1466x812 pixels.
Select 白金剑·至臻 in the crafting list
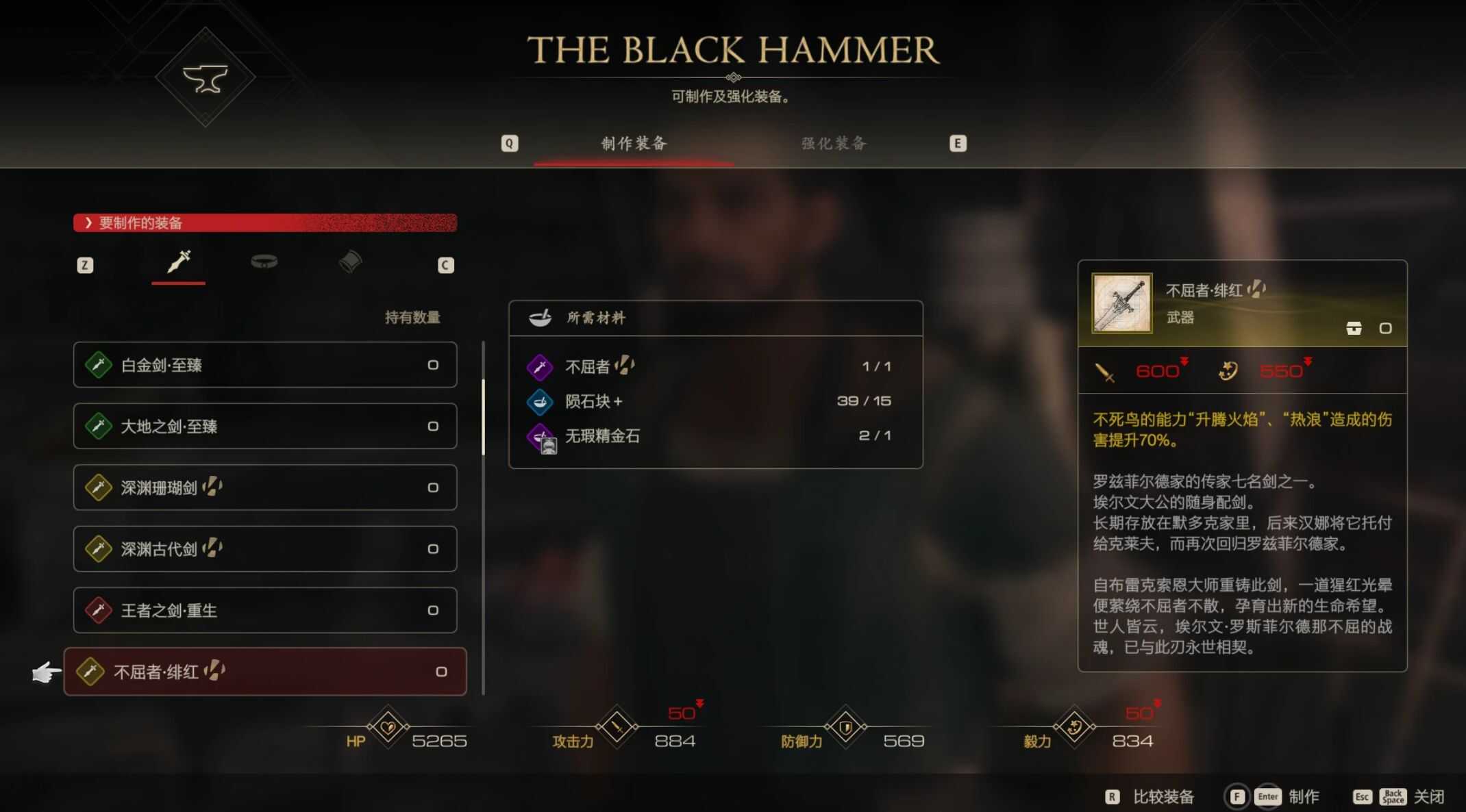point(264,365)
